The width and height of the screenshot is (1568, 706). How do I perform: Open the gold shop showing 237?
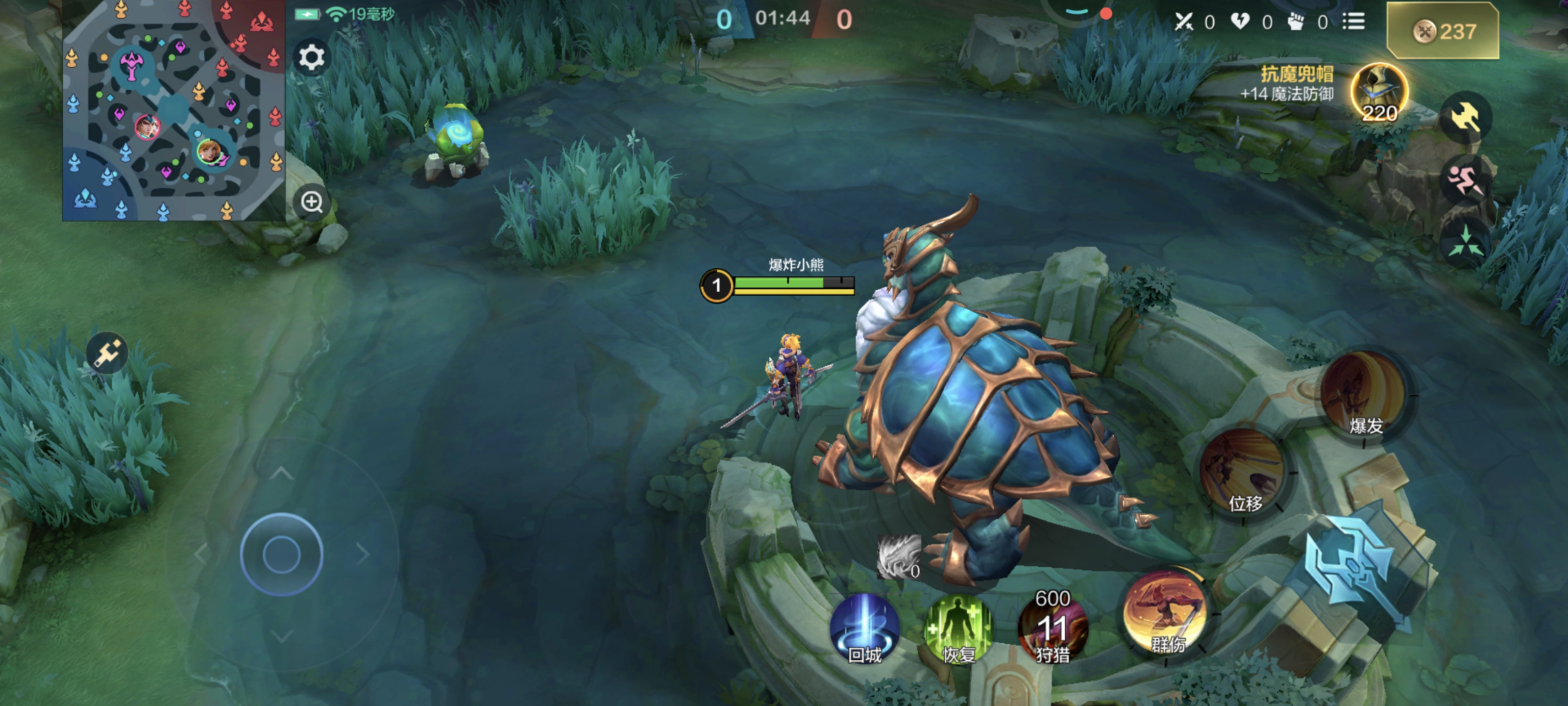1442,31
